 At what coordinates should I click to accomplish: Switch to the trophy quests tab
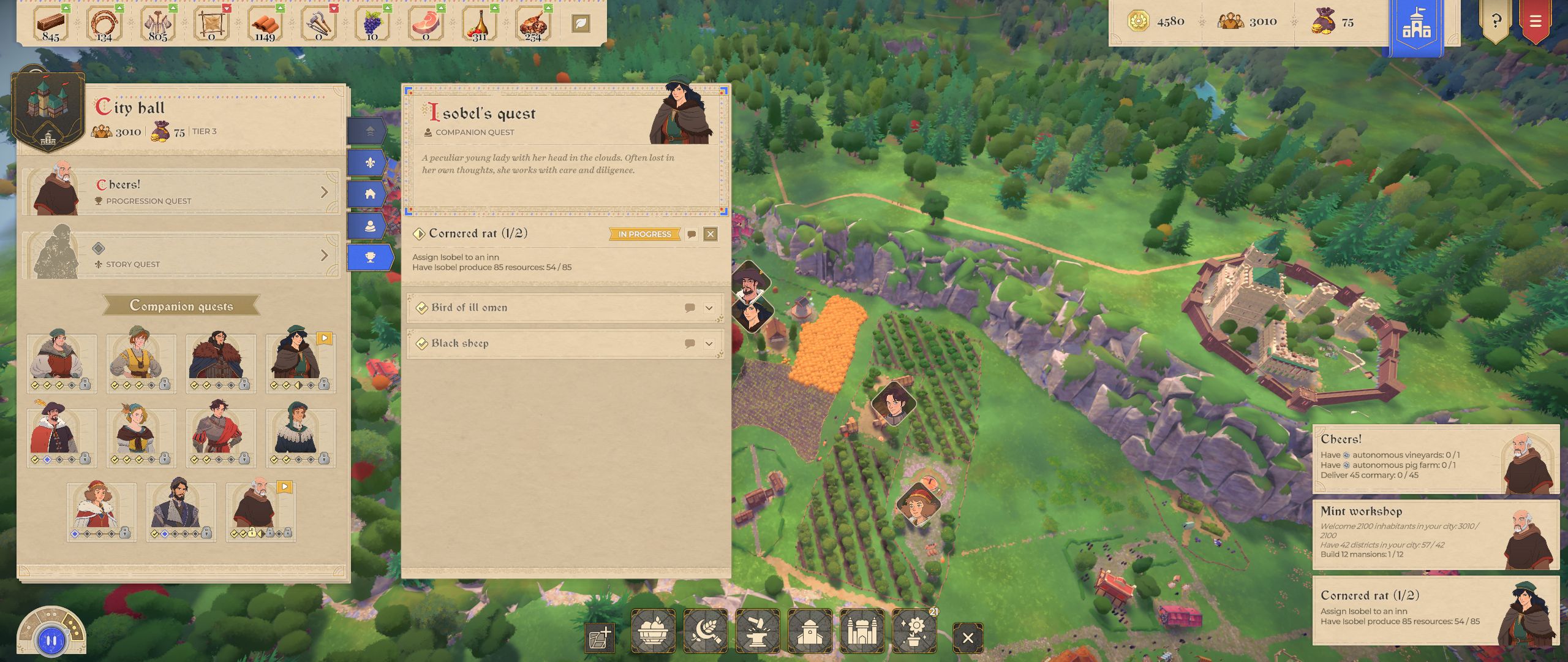[x=370, y=257]
